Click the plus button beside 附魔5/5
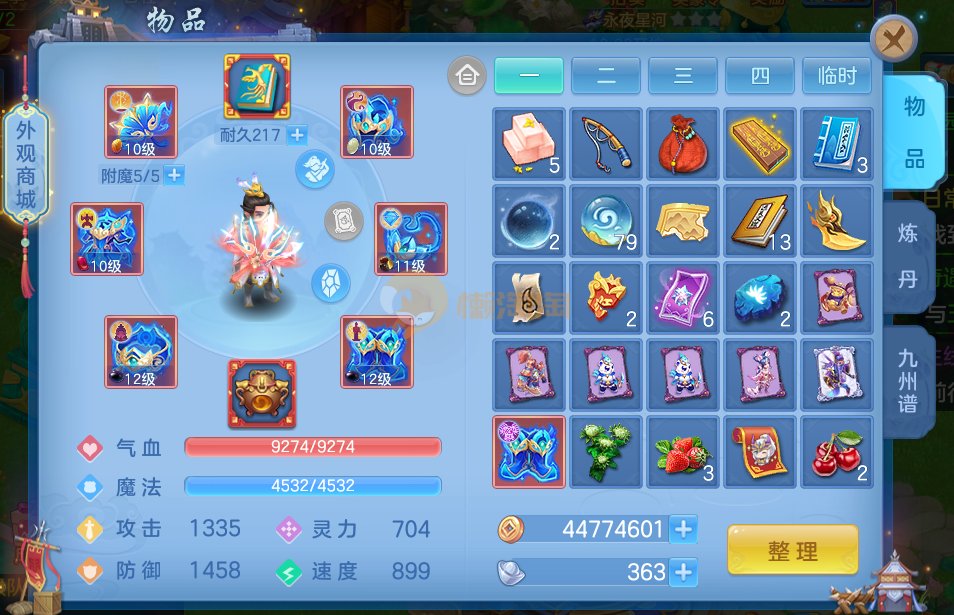 (174, 176)
